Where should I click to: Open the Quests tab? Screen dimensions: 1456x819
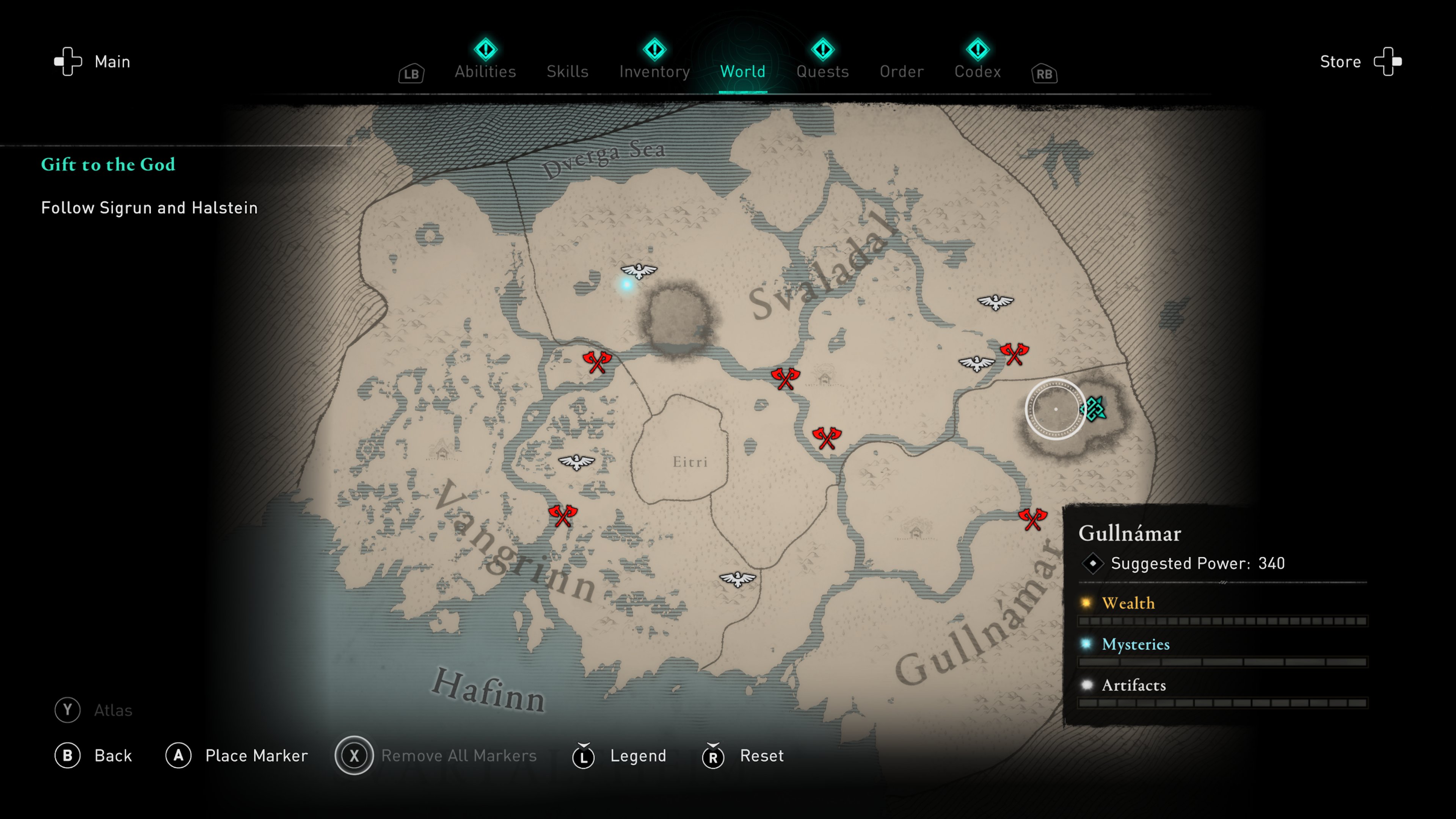click(x=822, y=71)
